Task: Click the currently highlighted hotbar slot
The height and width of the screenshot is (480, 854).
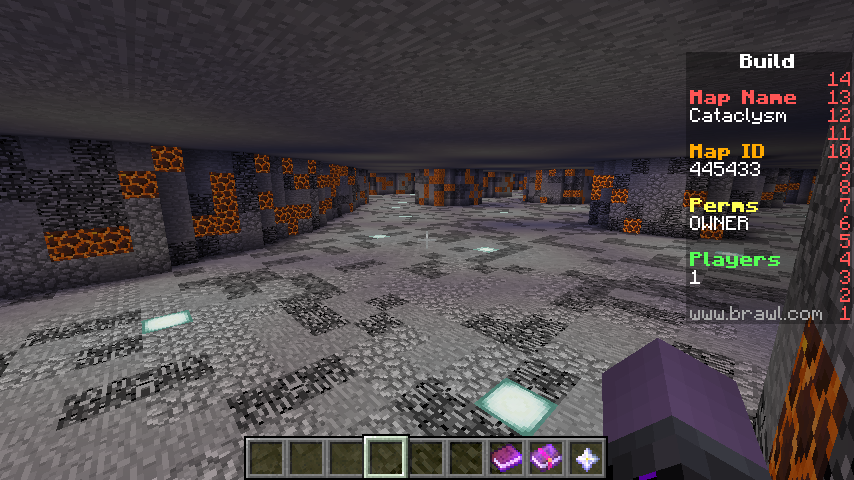Action: click(x=386, y=459)
